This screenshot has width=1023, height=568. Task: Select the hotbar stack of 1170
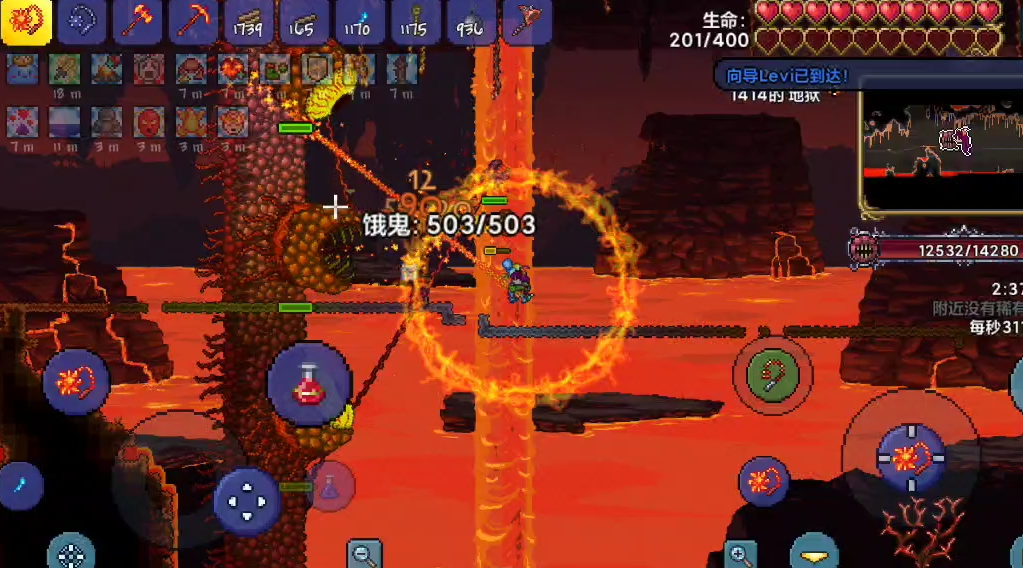tap(358, 22)
